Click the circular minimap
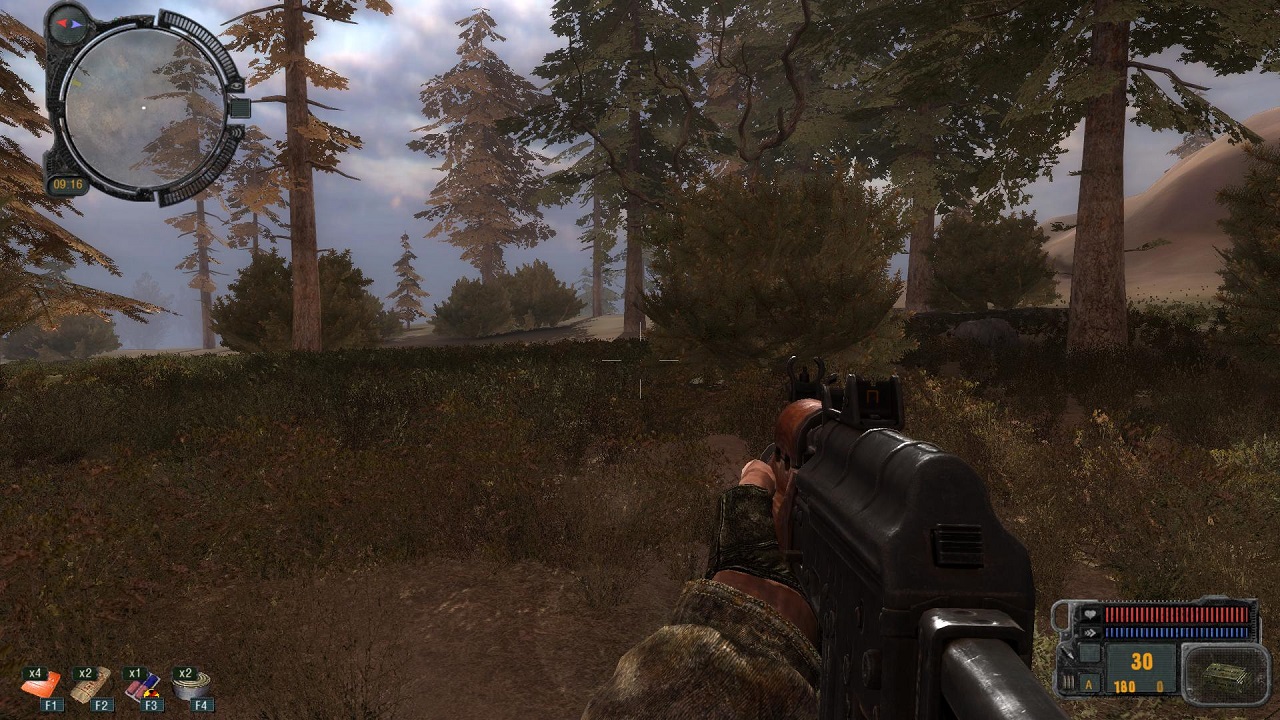 point(141,108)
